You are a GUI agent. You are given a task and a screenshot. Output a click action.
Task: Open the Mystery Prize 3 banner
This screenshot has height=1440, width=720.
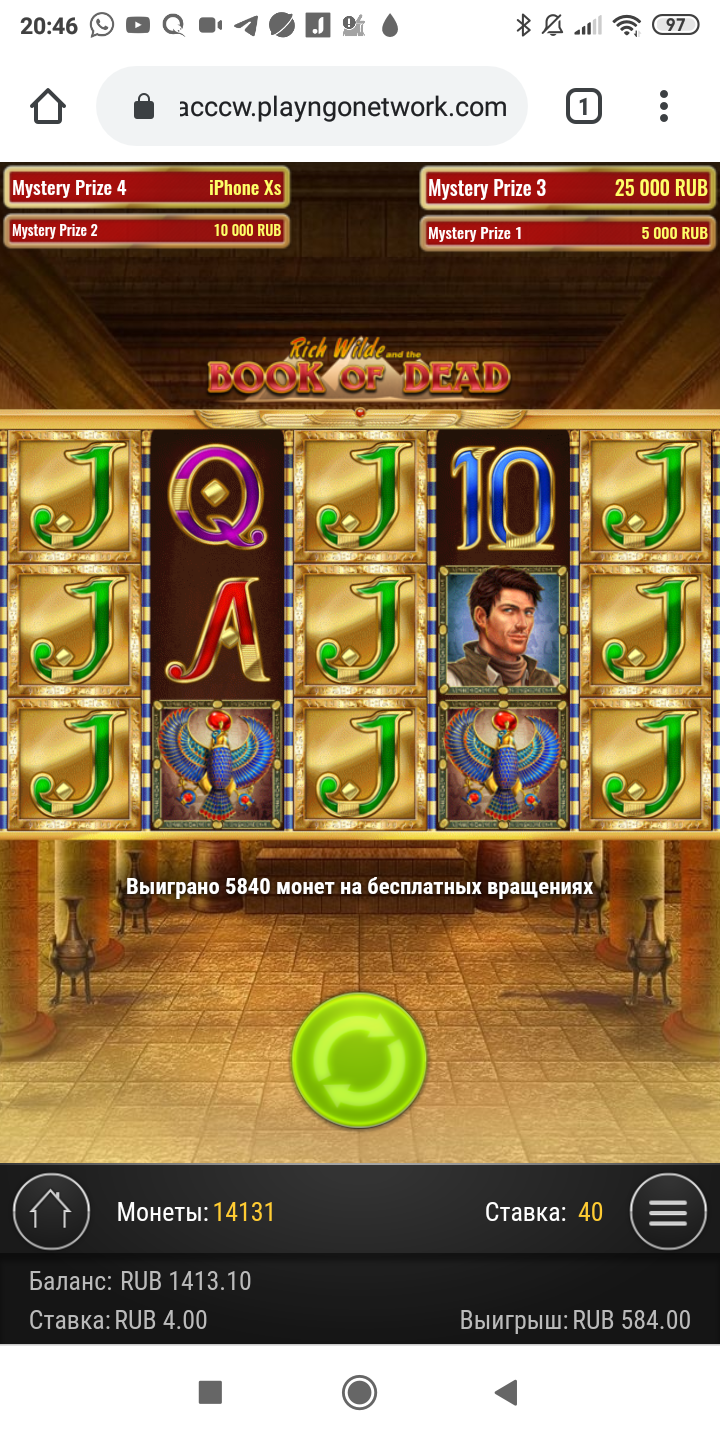[x=567, y=188]
